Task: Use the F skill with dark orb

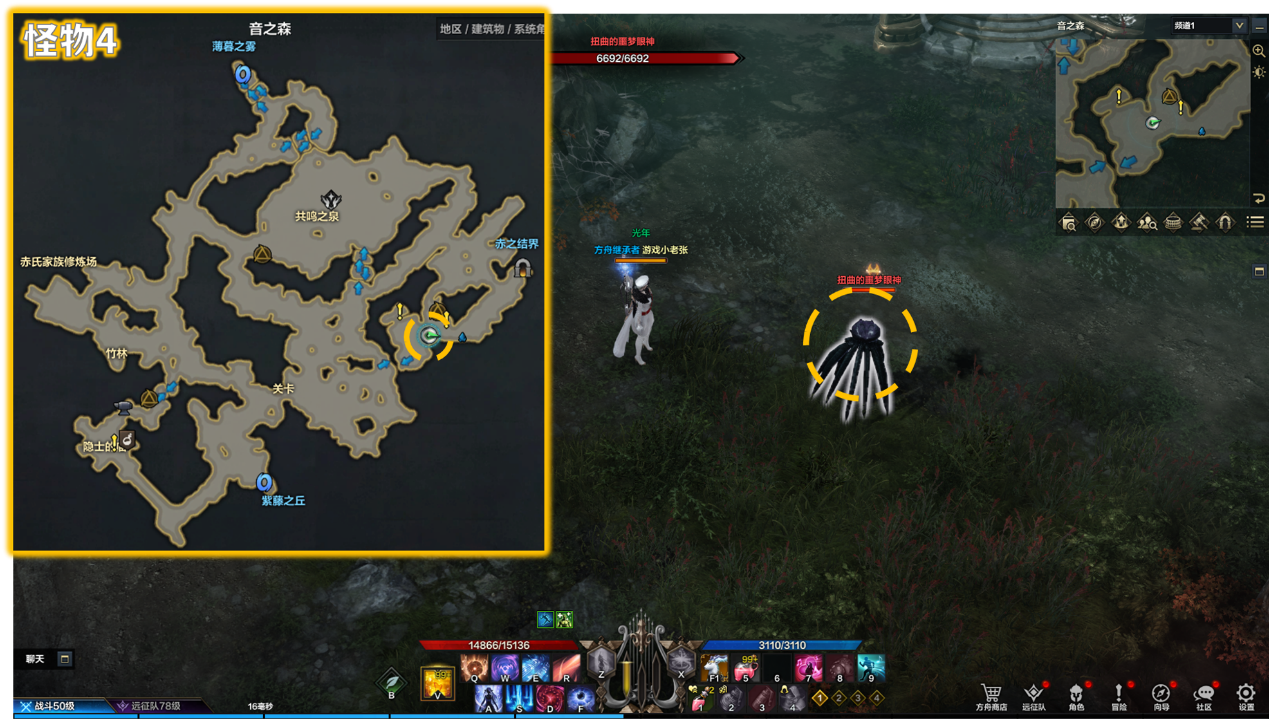Action: coord(580,697)
